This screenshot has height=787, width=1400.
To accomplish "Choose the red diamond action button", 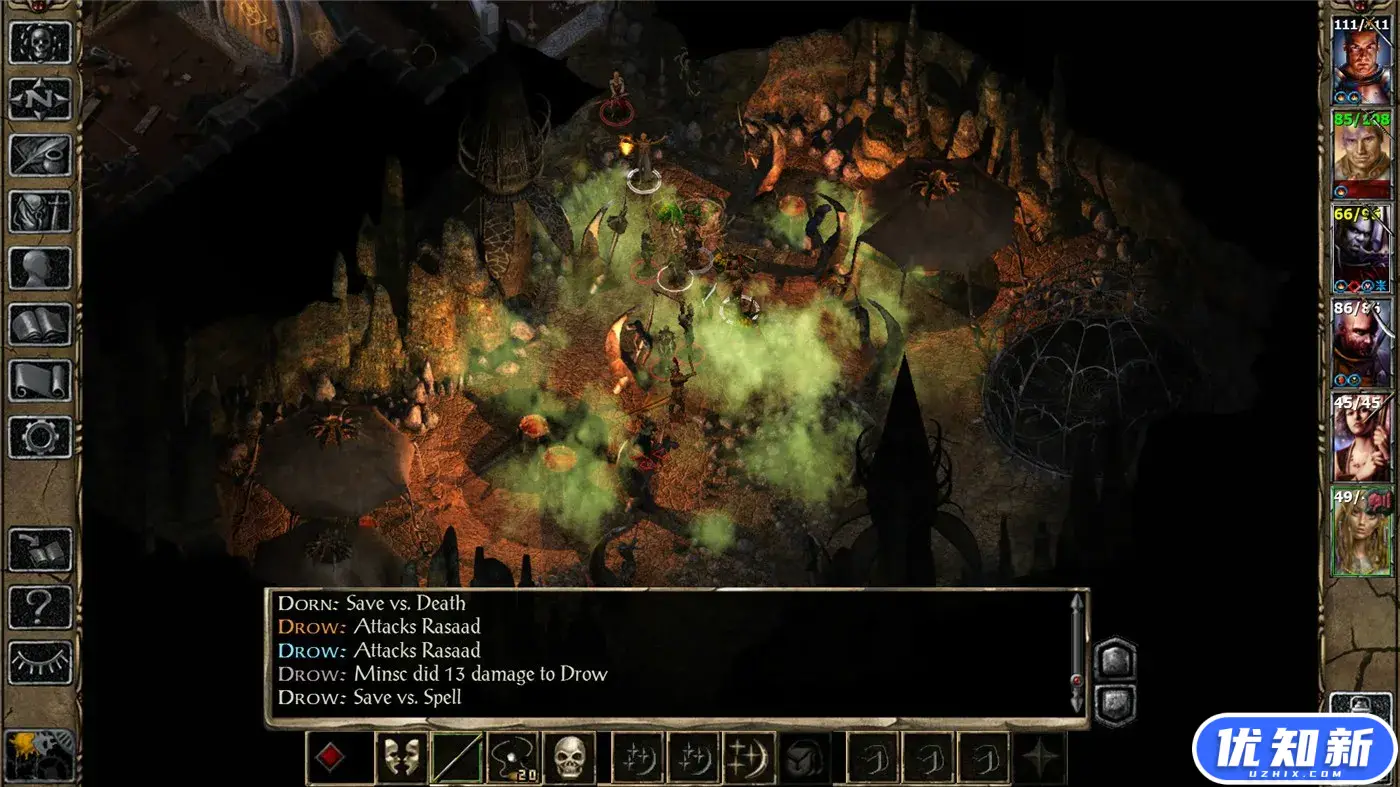I will (331, 757).
